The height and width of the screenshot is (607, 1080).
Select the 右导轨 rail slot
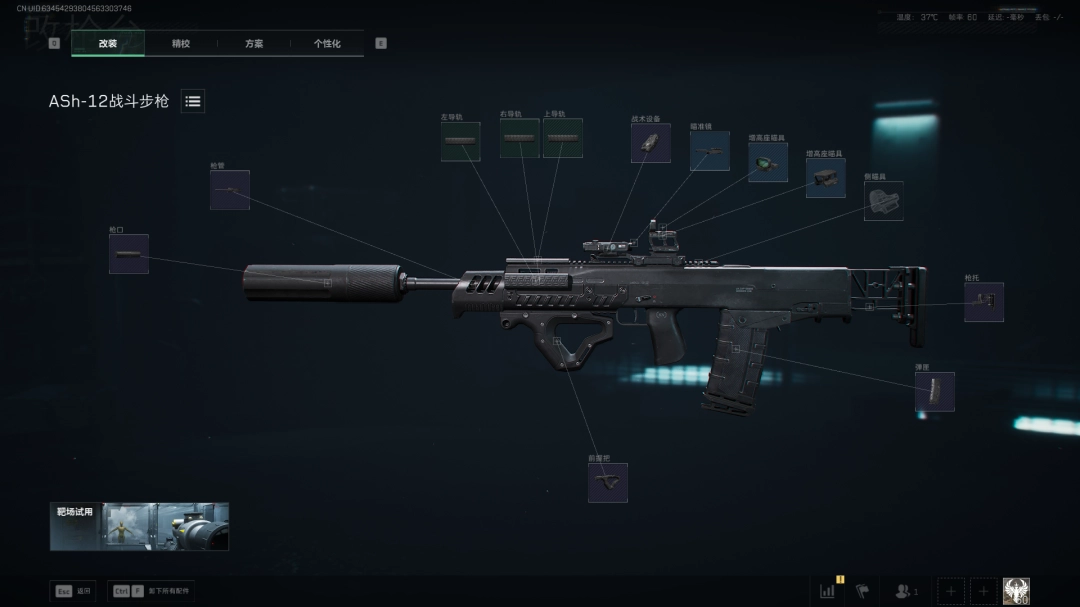click(x=520, y=139)
